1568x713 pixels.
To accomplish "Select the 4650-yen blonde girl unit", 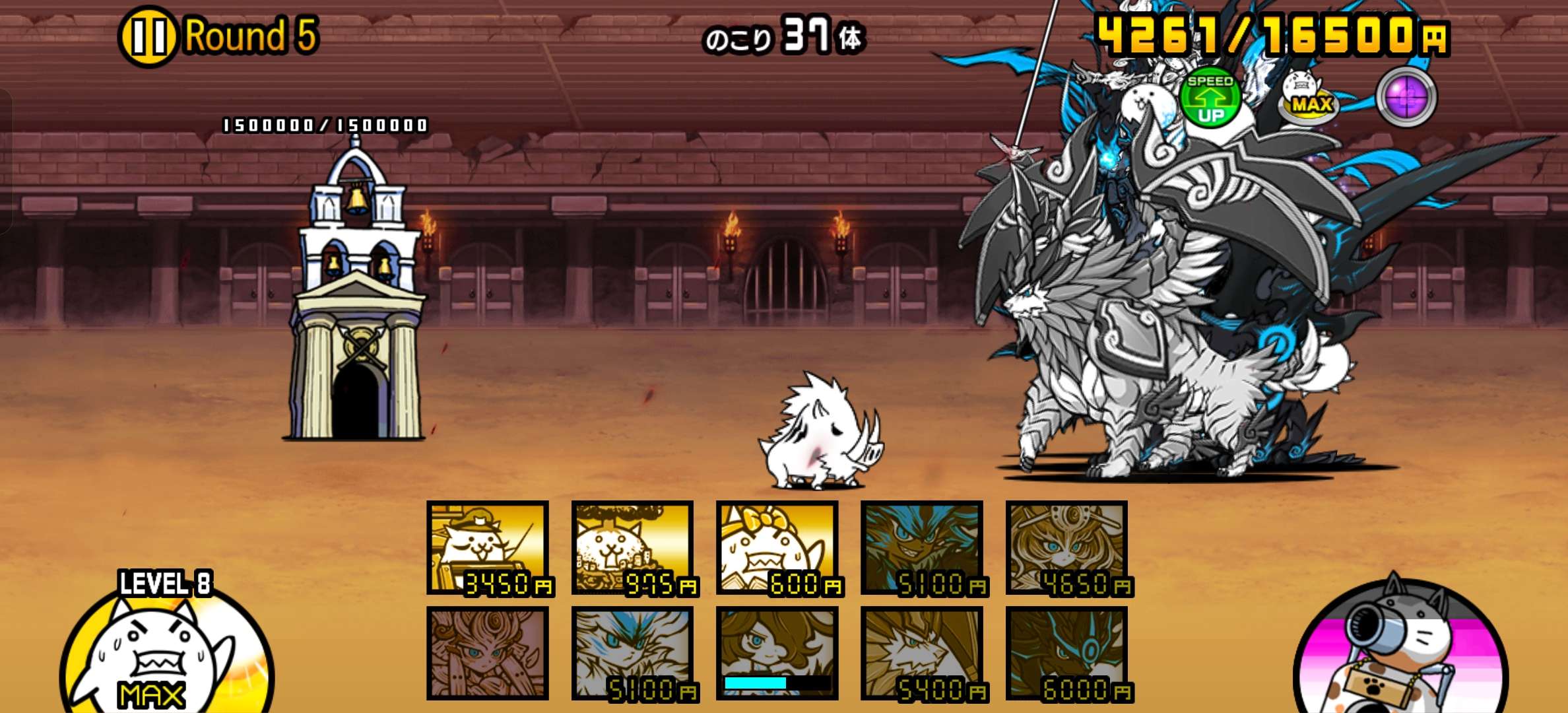I will pyautogui.click(x=1067, y=548).
